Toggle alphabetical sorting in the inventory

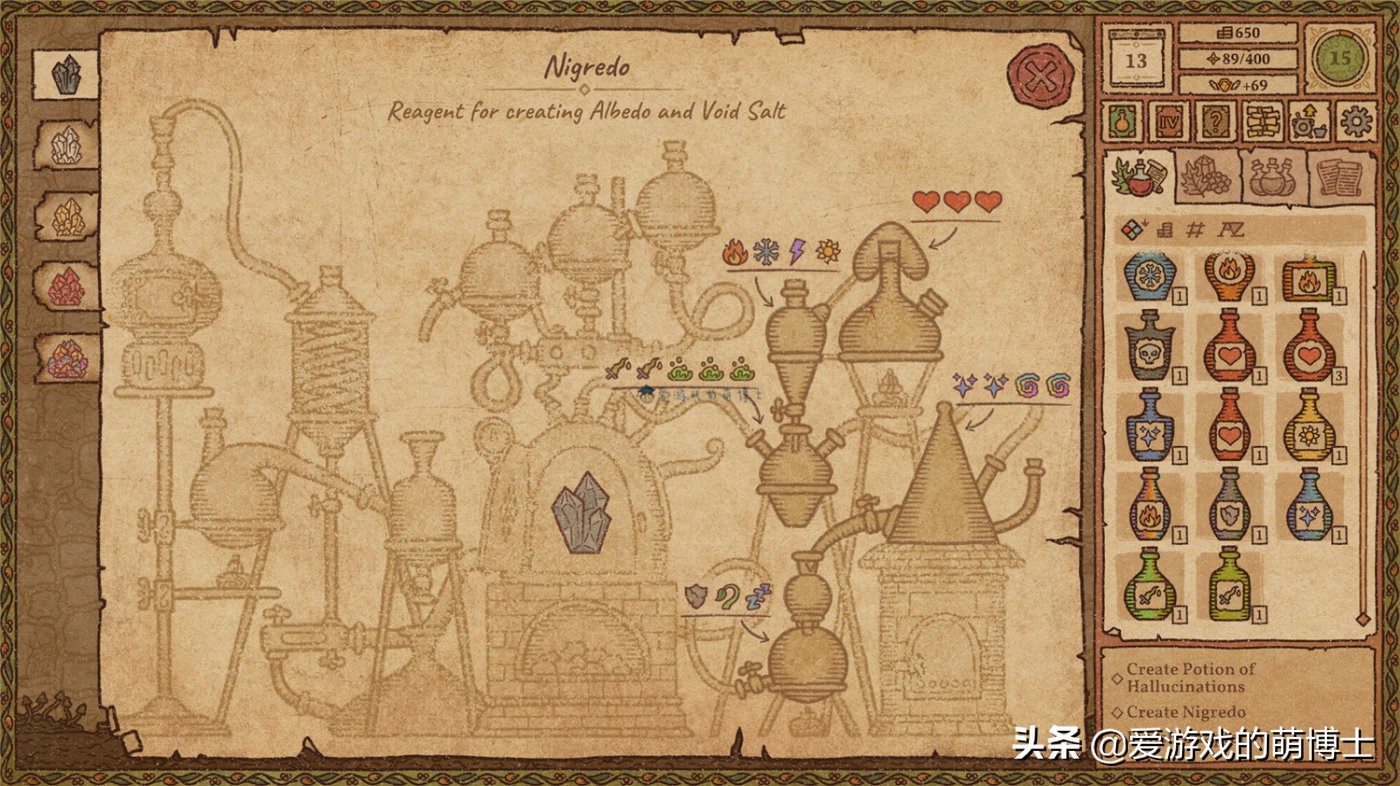point(1231,228)
